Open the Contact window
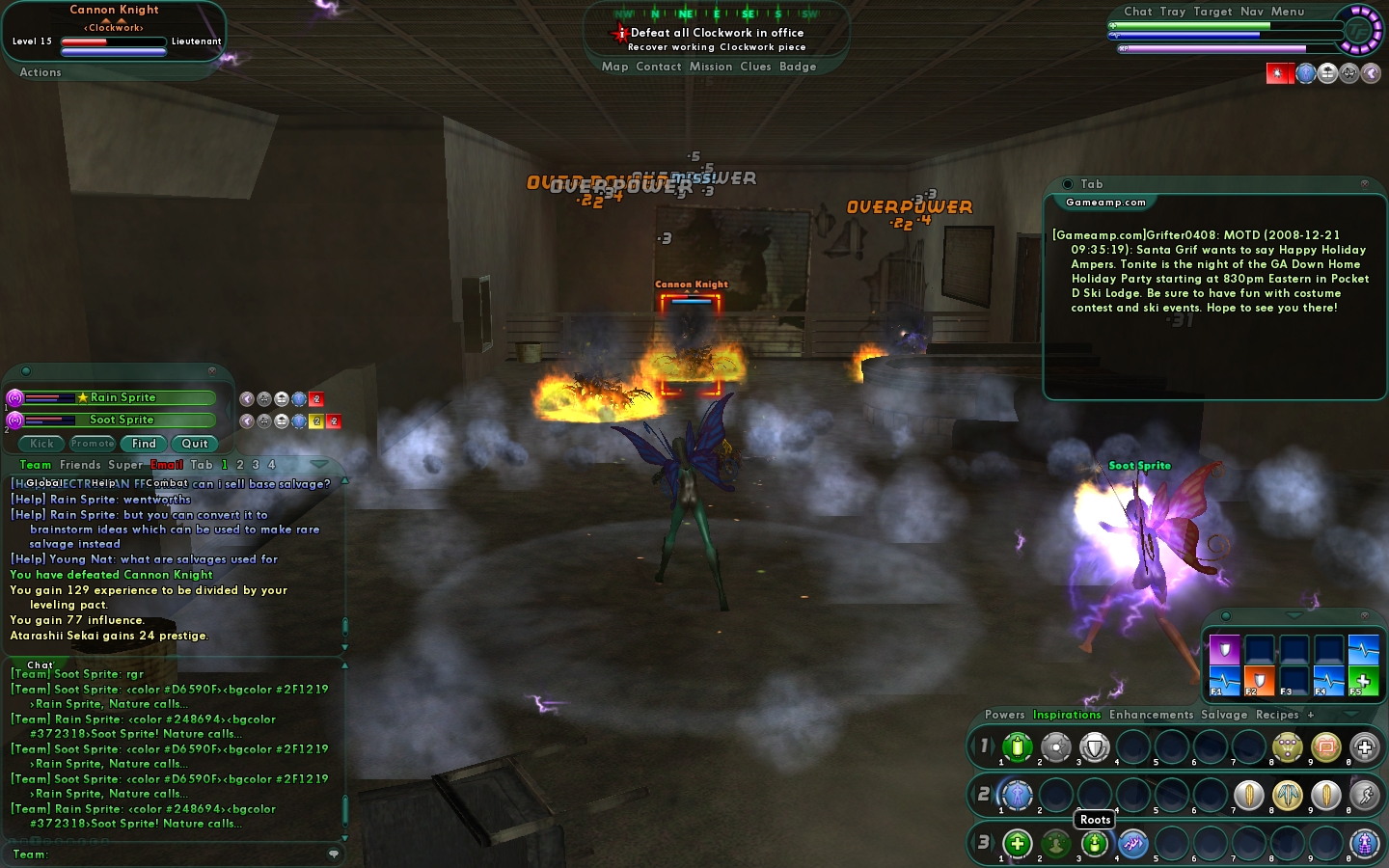Viewport: 1389px width, 868px height. pyautogui.click(x=659, y=67)
